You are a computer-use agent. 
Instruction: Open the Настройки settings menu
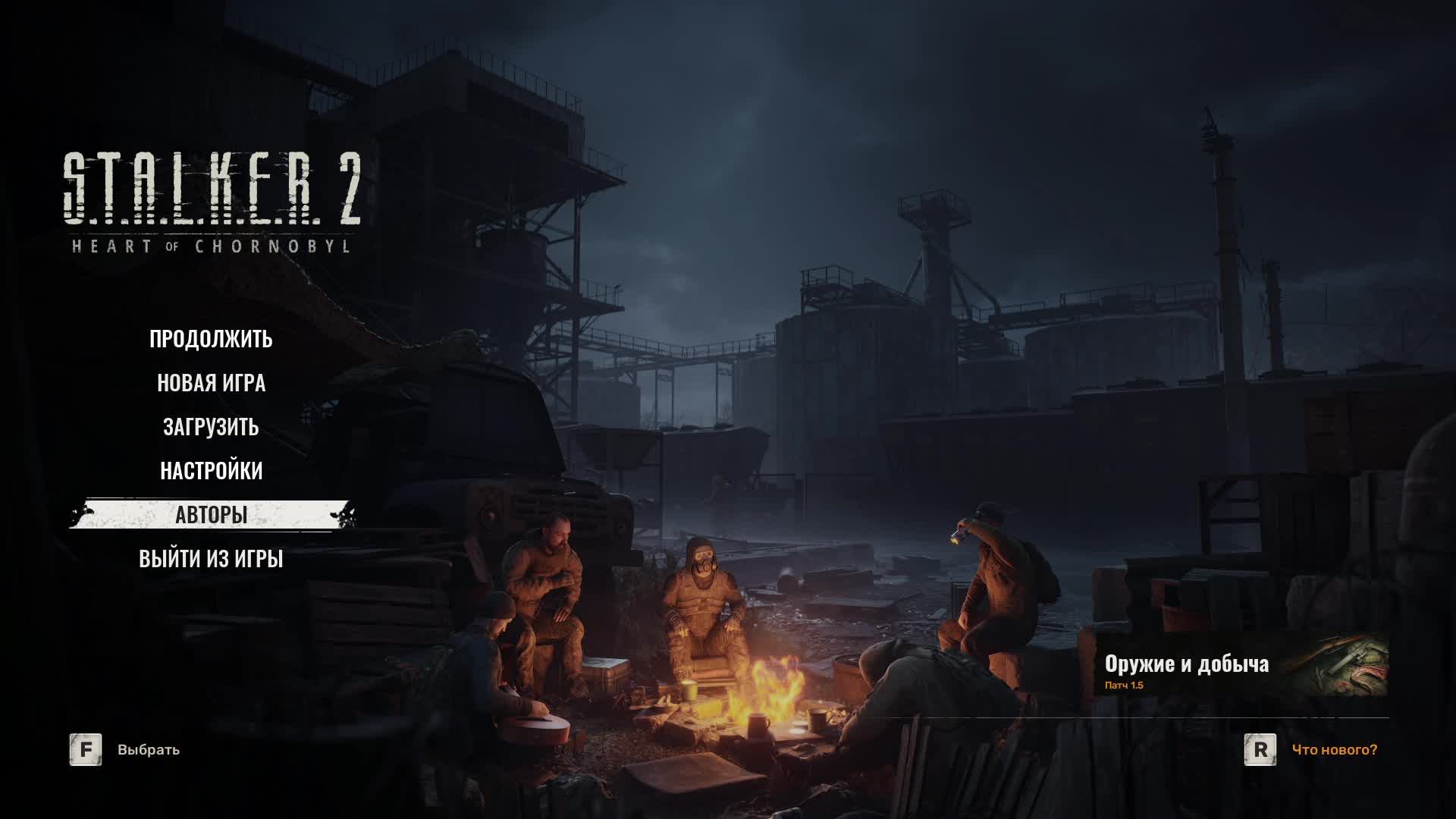click(x=211, y=471)
